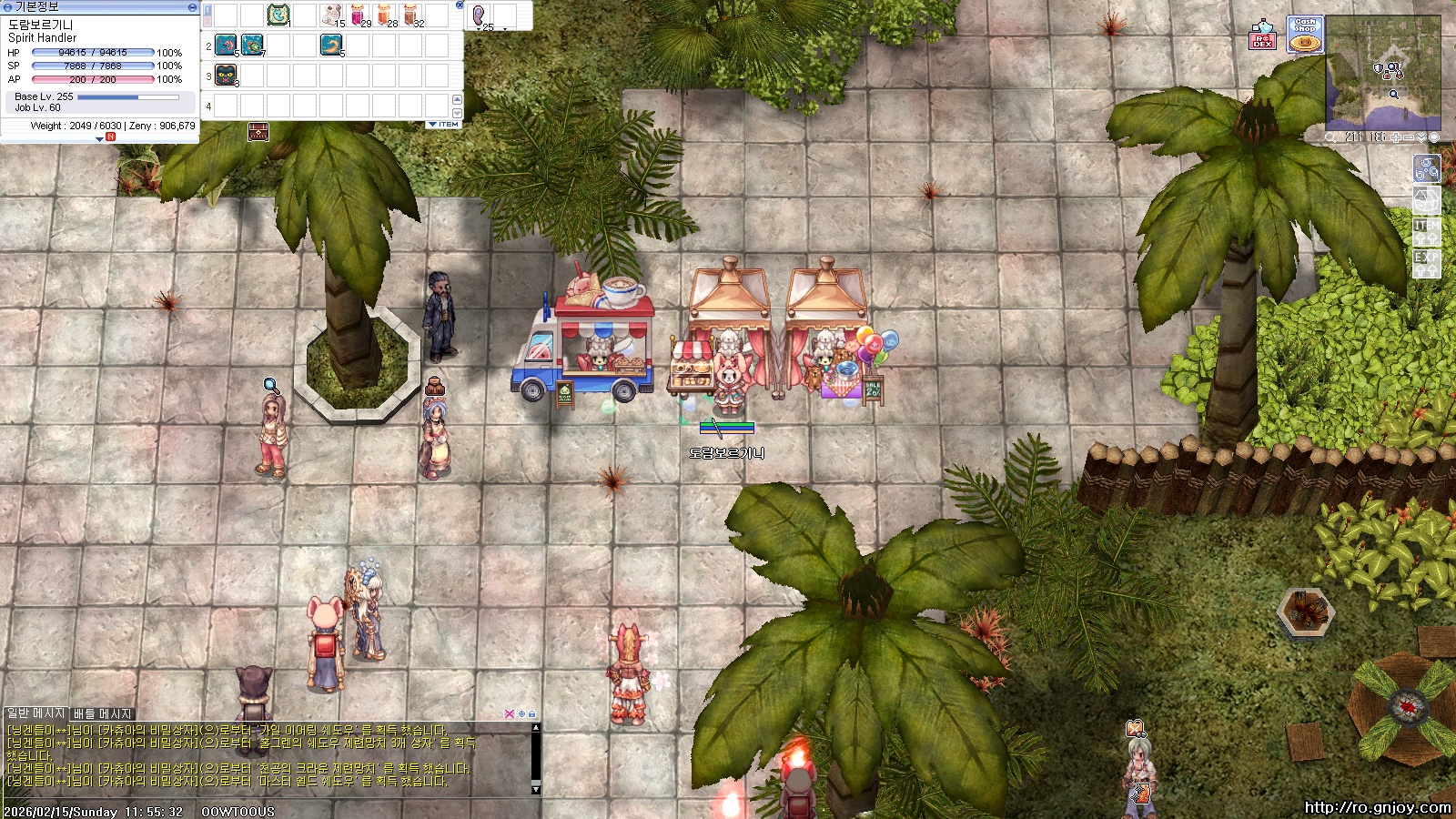Open the treasure chest icon below hotbar
This screenshot has width=1456, height=819.
pos(258,134)
